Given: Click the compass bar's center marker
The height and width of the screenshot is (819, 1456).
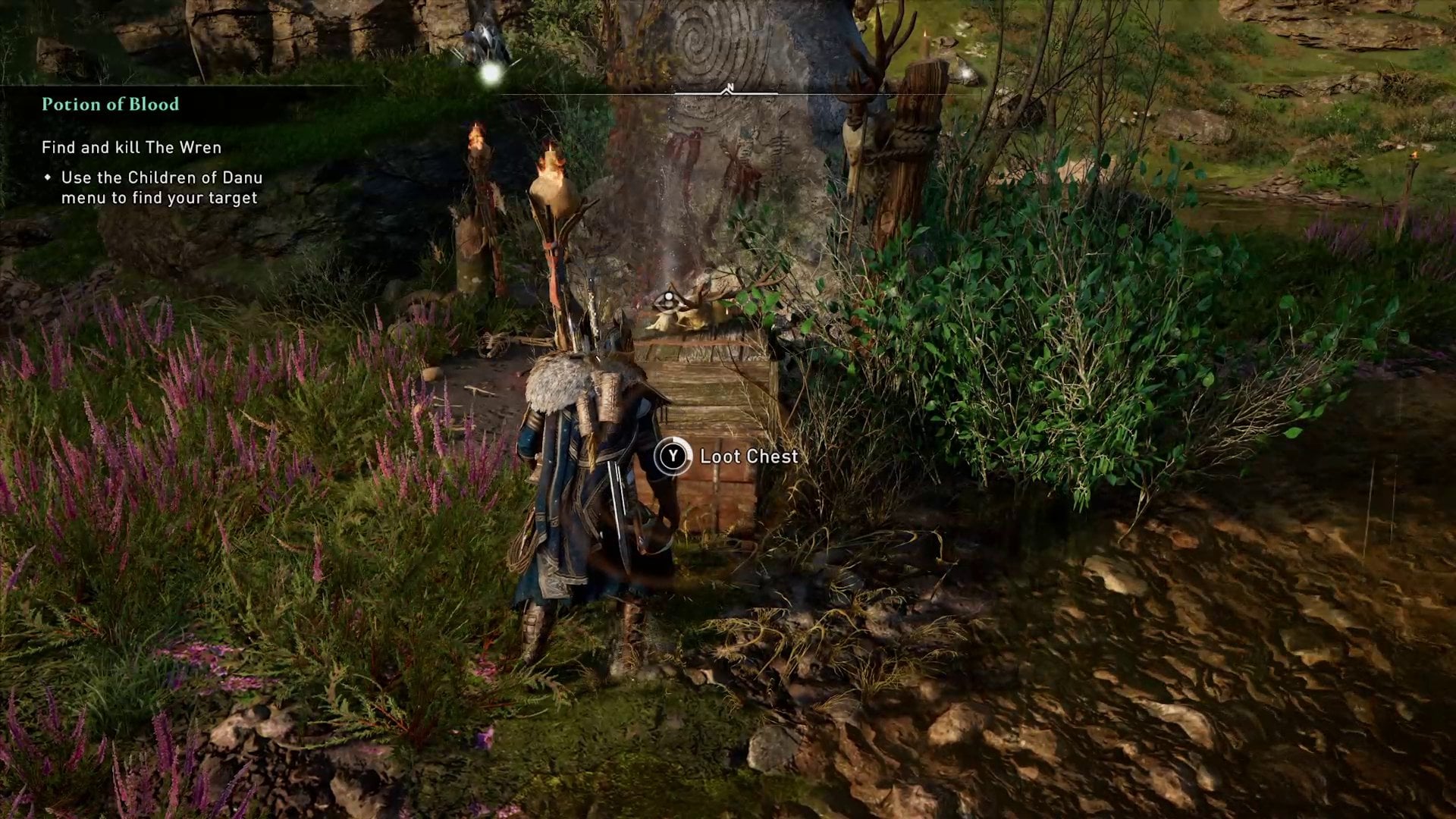Looking at the screenshot, I should (x=728, y=90).
